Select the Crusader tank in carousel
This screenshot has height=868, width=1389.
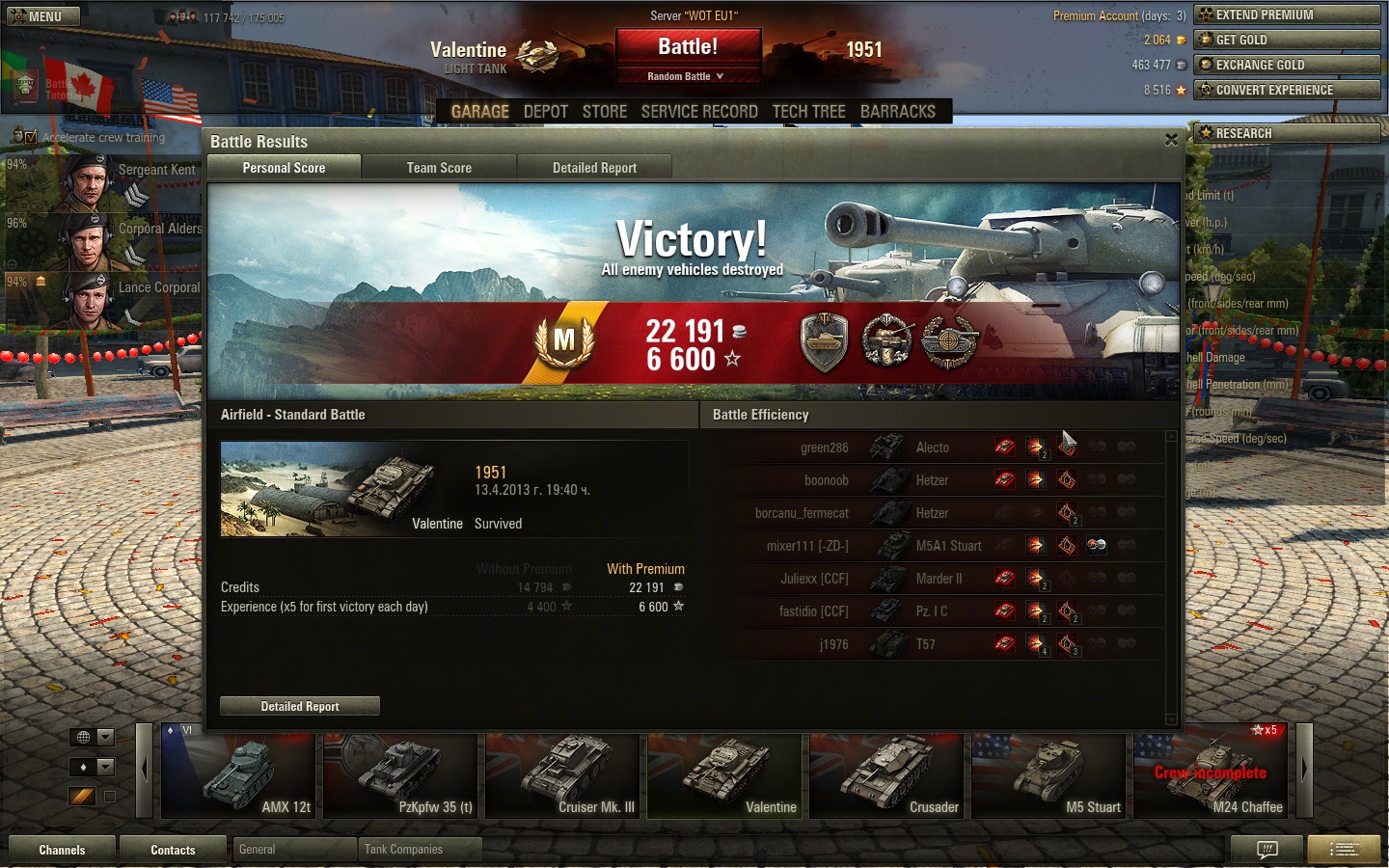tap(886, 776)
